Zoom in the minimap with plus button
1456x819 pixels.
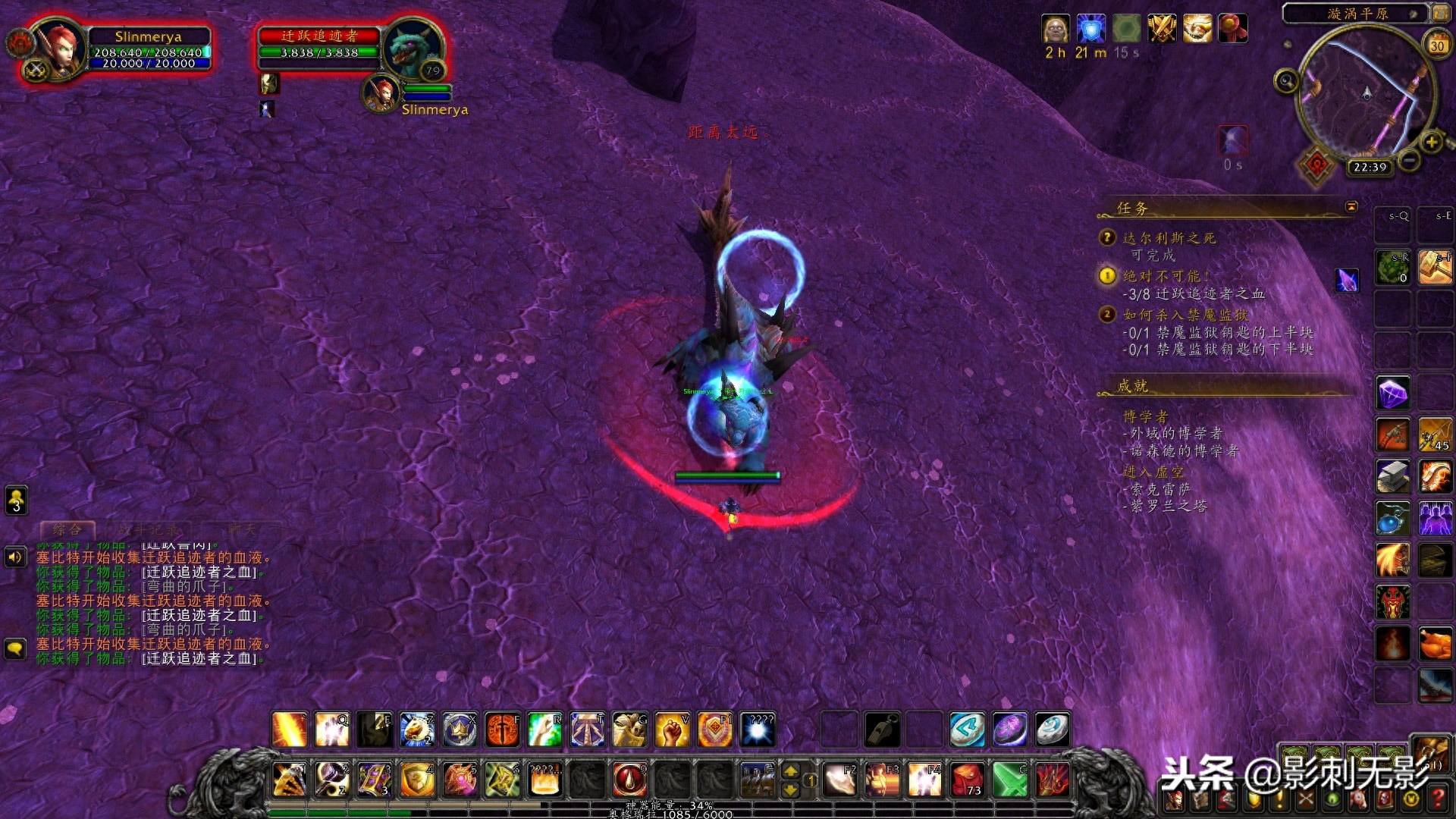pyautogui.click(x=1431, y=142)
